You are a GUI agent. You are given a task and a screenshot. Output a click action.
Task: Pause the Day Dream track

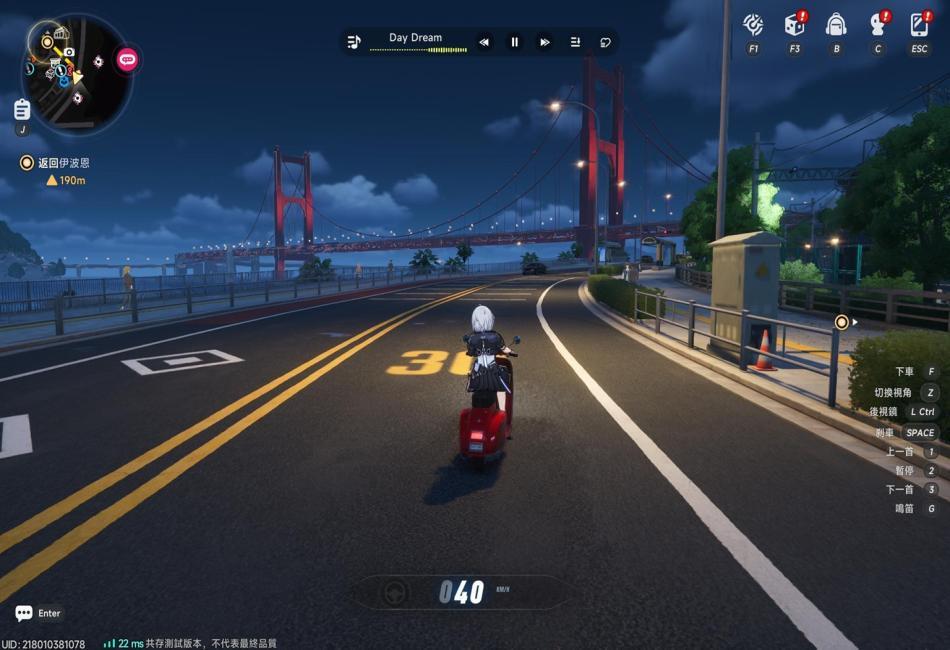[x=515, y=42]
